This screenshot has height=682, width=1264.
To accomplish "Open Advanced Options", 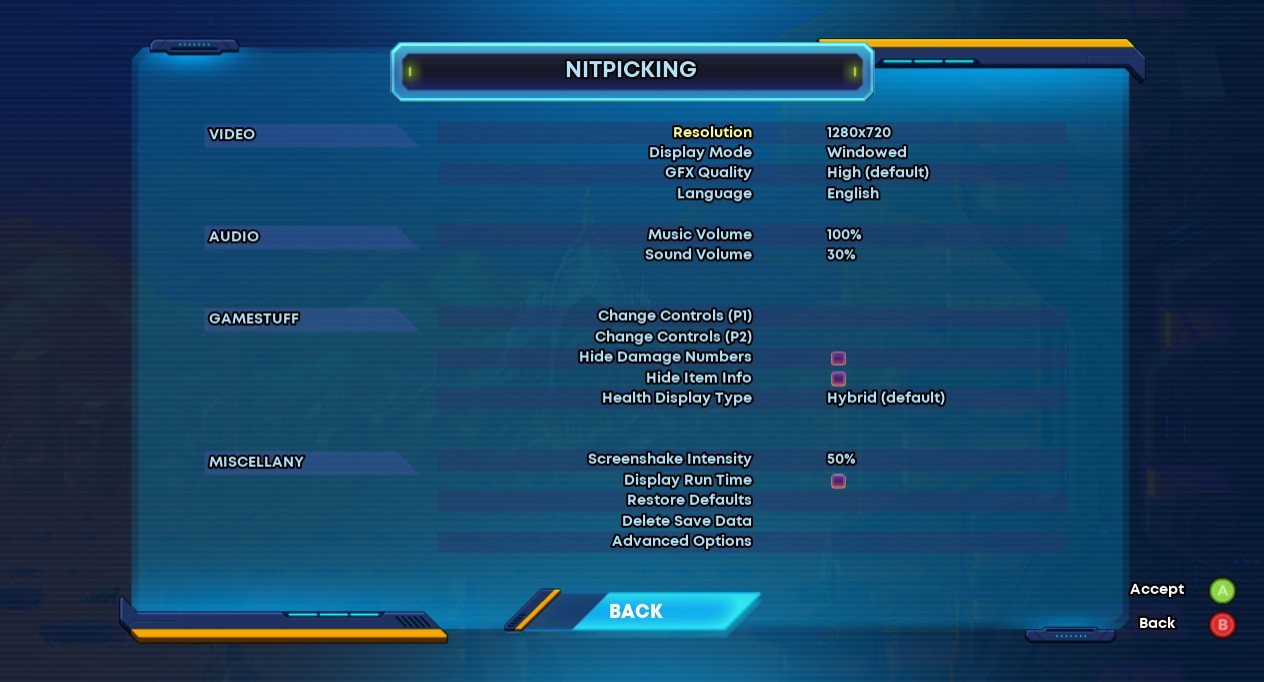I will tap(681, 541).
